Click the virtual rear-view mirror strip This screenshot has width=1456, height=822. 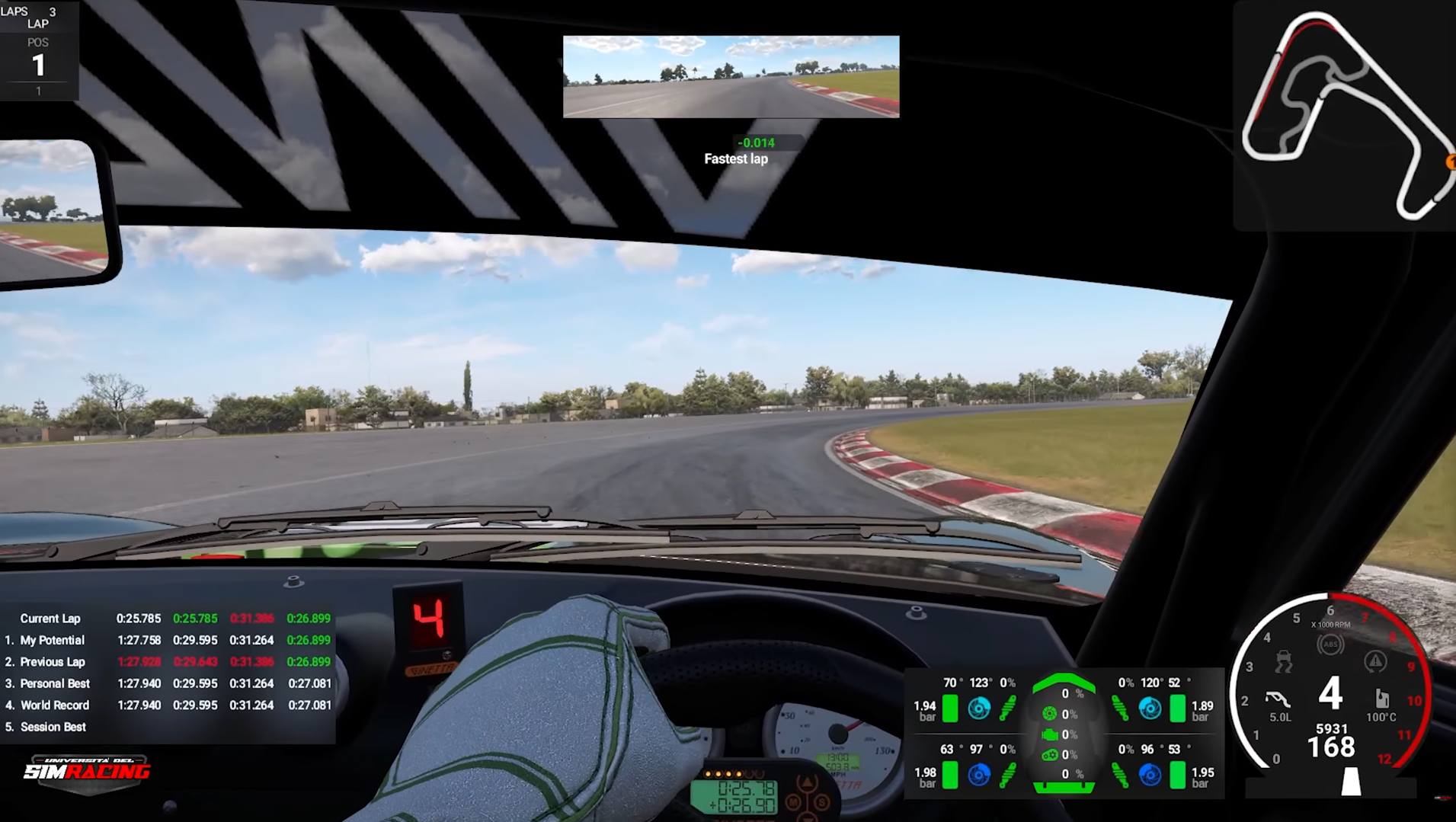click(x=730, y=76)
